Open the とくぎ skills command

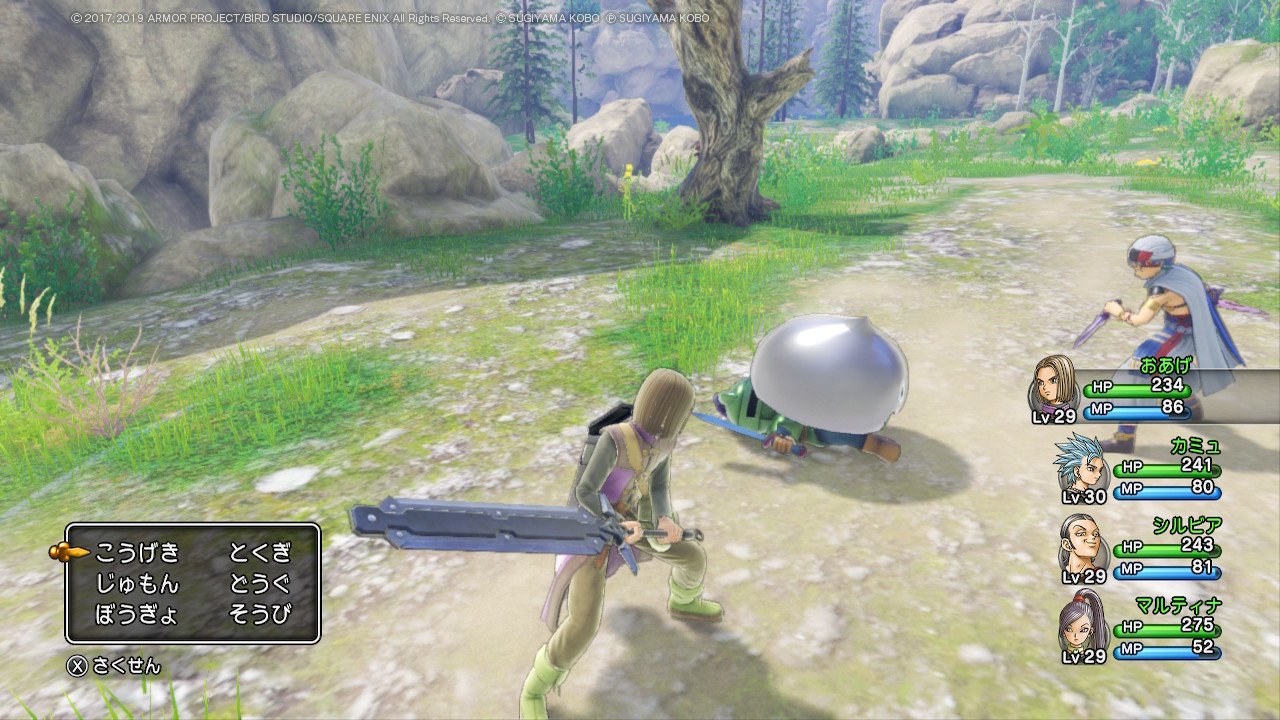[x=260, y=552]
